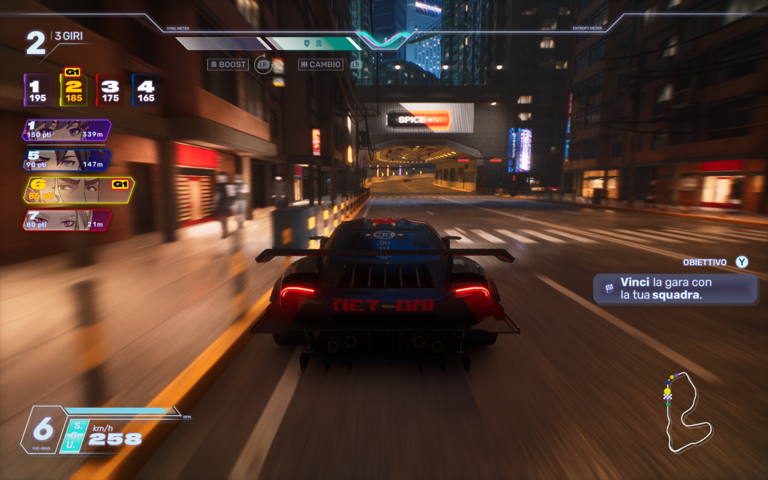Click the track minimap
The image size is (768, 480).
click(x=688, y=412)
